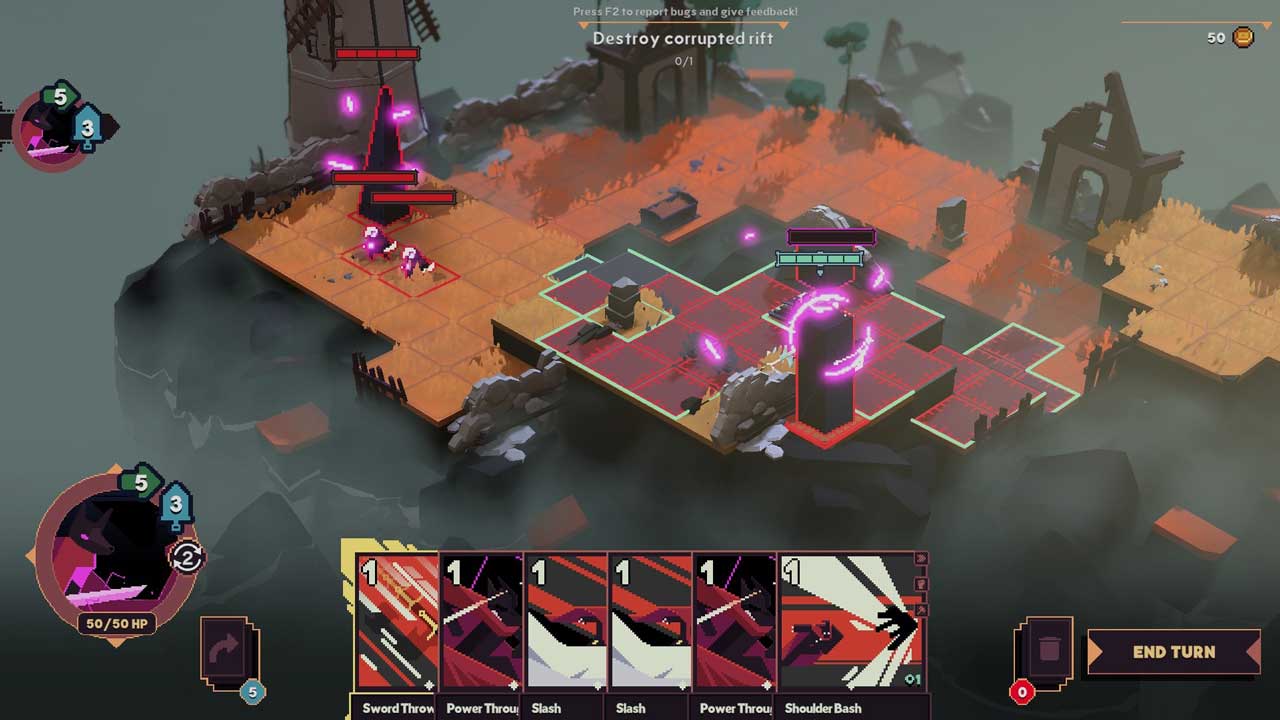This screenshot has height=720, width=1280.
Task: View the discard pile with trash icon
Action: click(x=1046, y=652)
